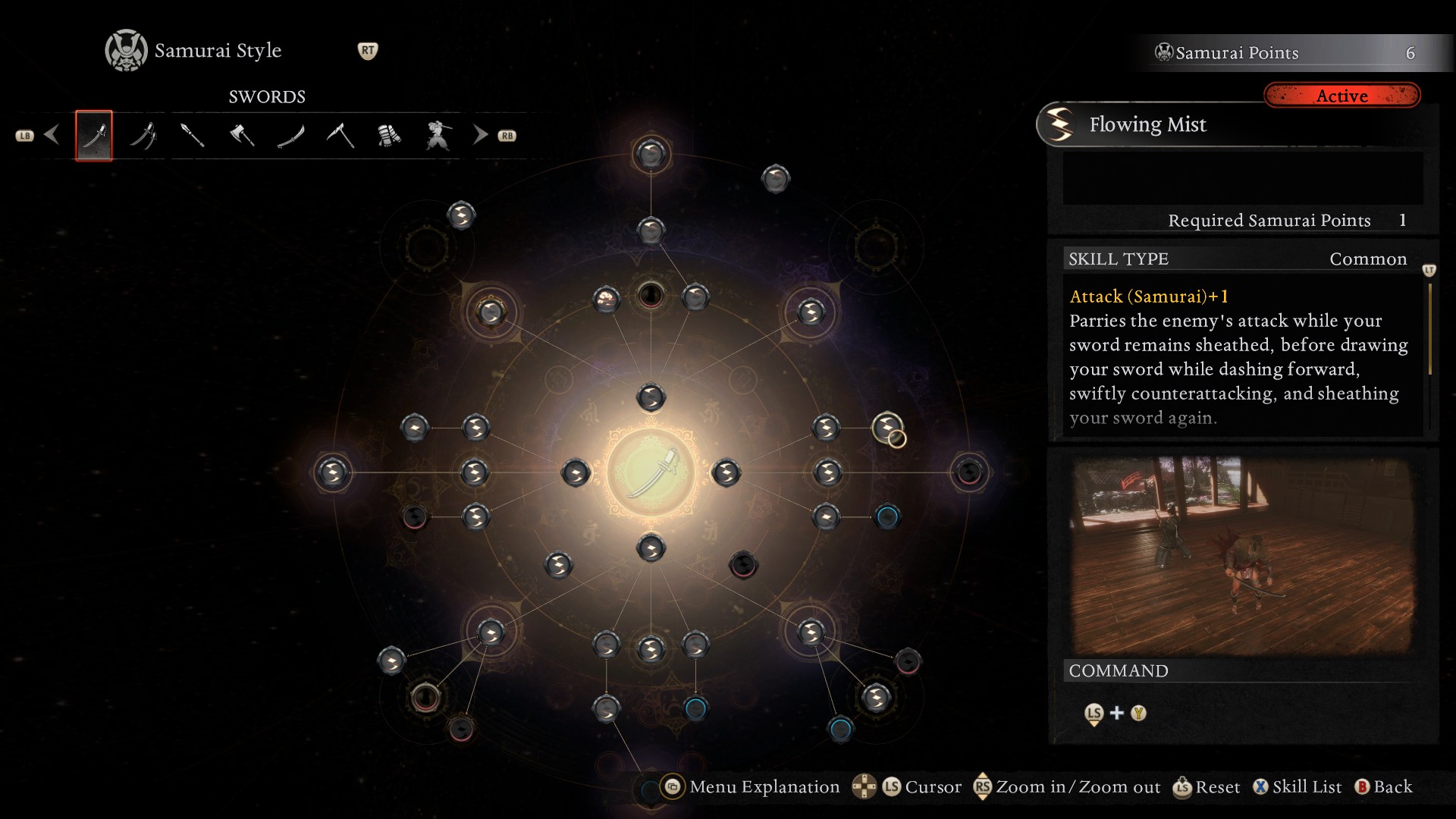
Task: Click the right arrow for next weapon category
Action: point(480,135)
